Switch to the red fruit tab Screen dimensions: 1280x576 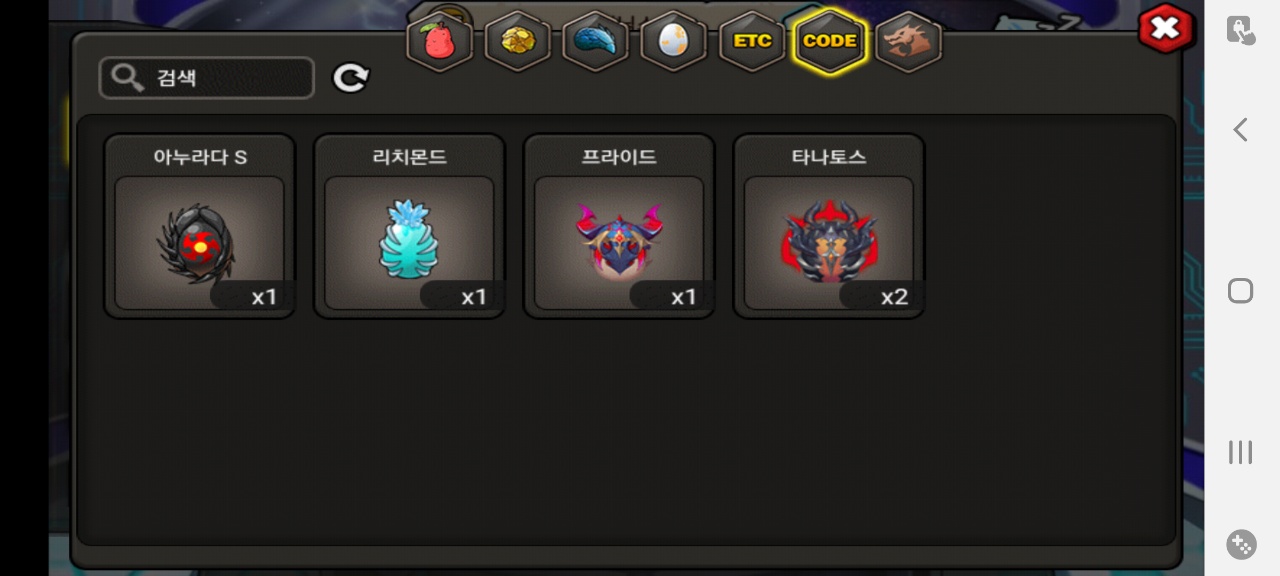(439, 41)
